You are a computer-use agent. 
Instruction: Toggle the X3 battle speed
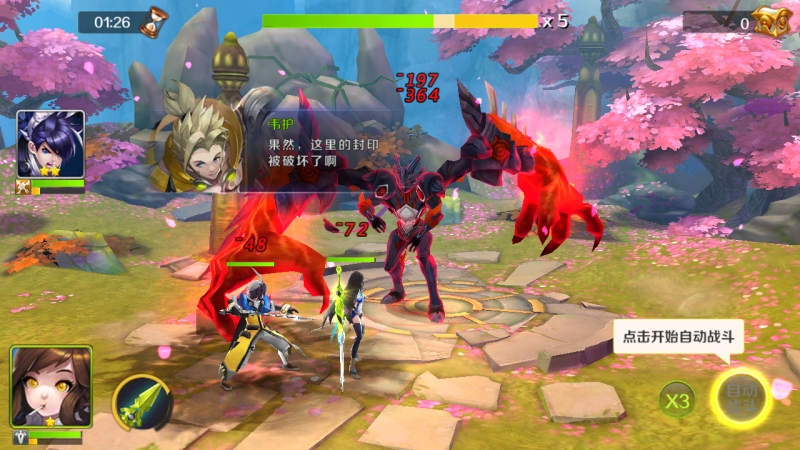point(678,401)
